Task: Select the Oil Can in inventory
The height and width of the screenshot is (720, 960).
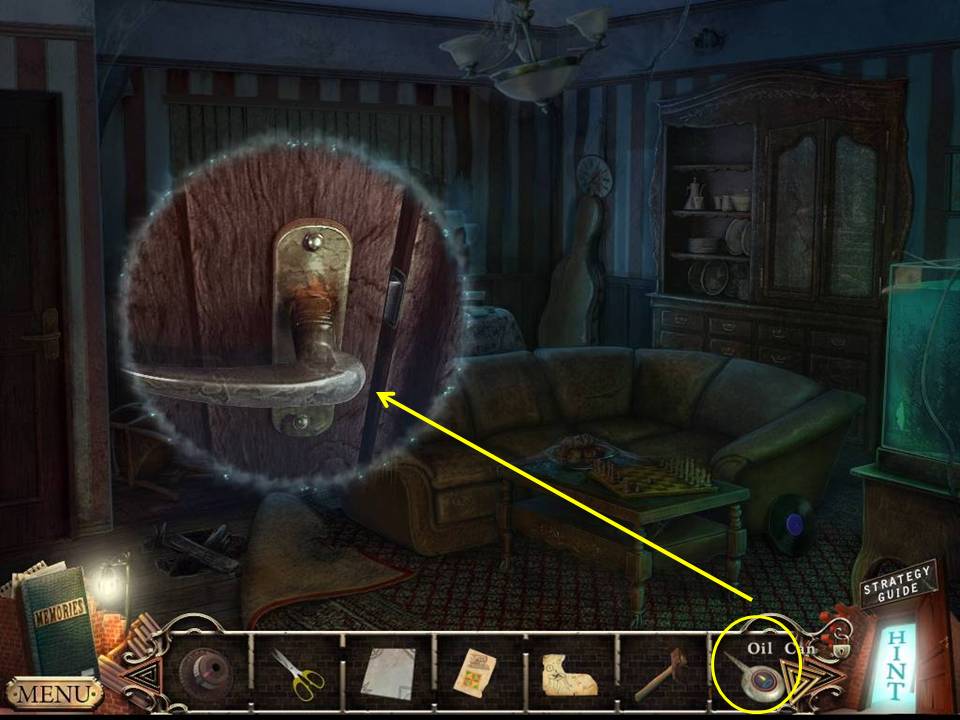Action: (x=756, y=676)
